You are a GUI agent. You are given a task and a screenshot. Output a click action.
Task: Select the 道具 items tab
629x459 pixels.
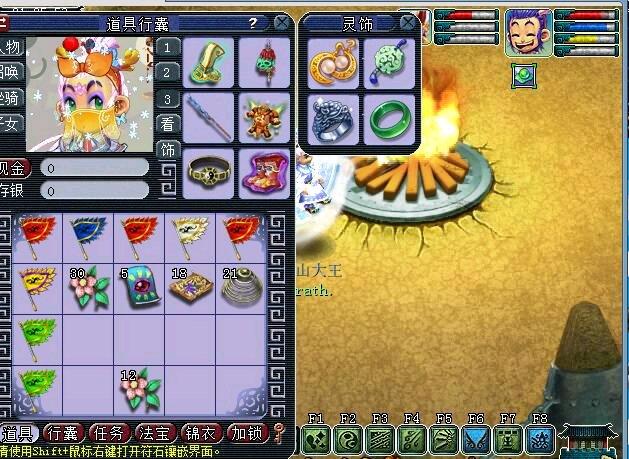(x=19, y=433)
